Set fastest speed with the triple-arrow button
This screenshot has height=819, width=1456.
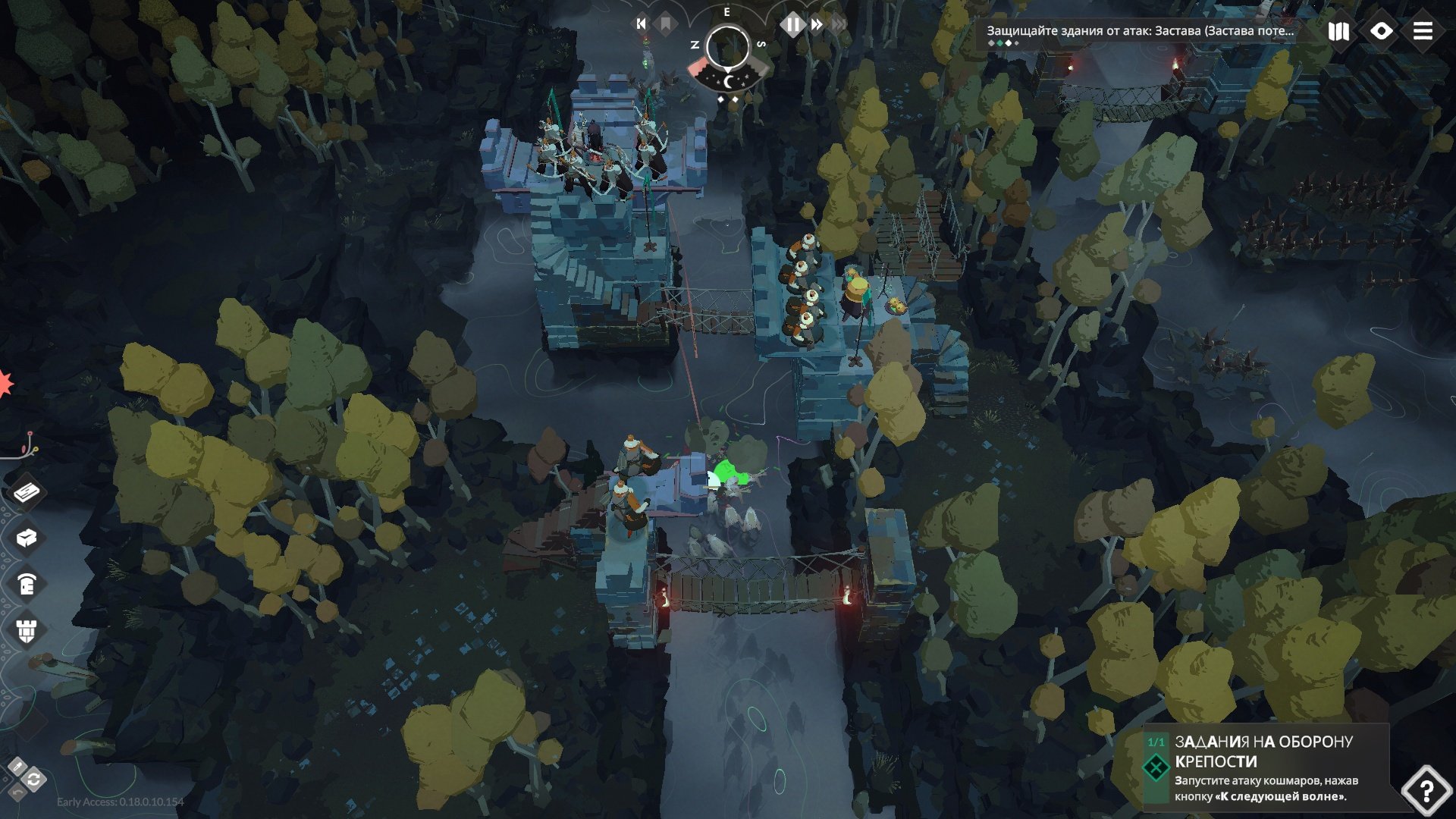pyautogui.click(x=839, y=24)
